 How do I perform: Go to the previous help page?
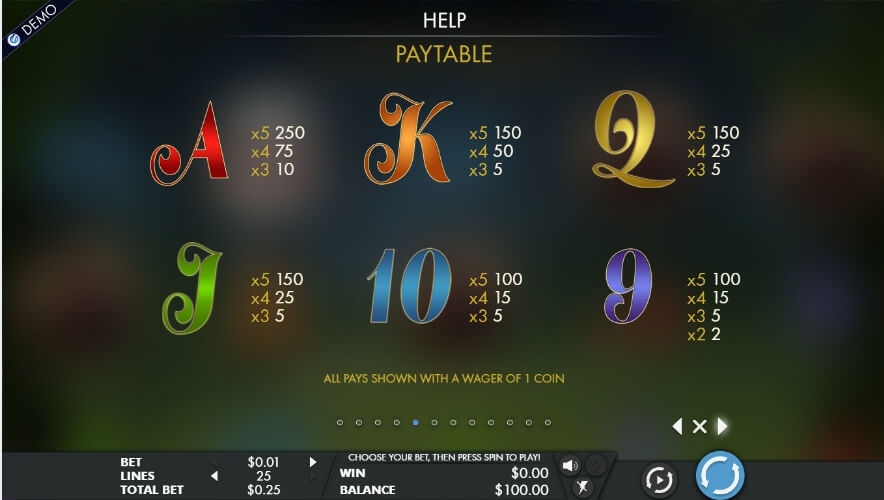tap(677, 427)
